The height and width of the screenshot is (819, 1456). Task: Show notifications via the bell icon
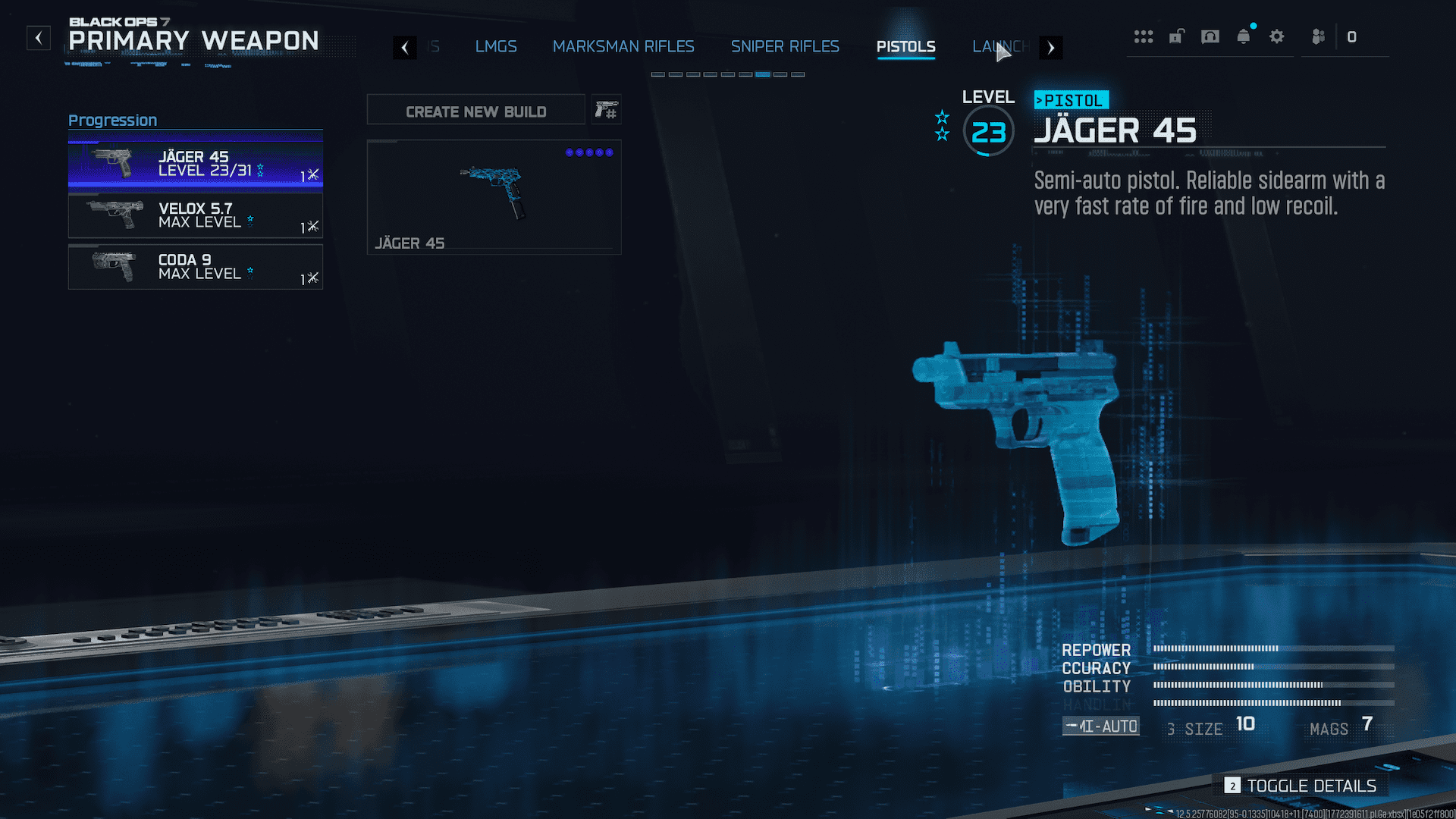[1244, 36]
